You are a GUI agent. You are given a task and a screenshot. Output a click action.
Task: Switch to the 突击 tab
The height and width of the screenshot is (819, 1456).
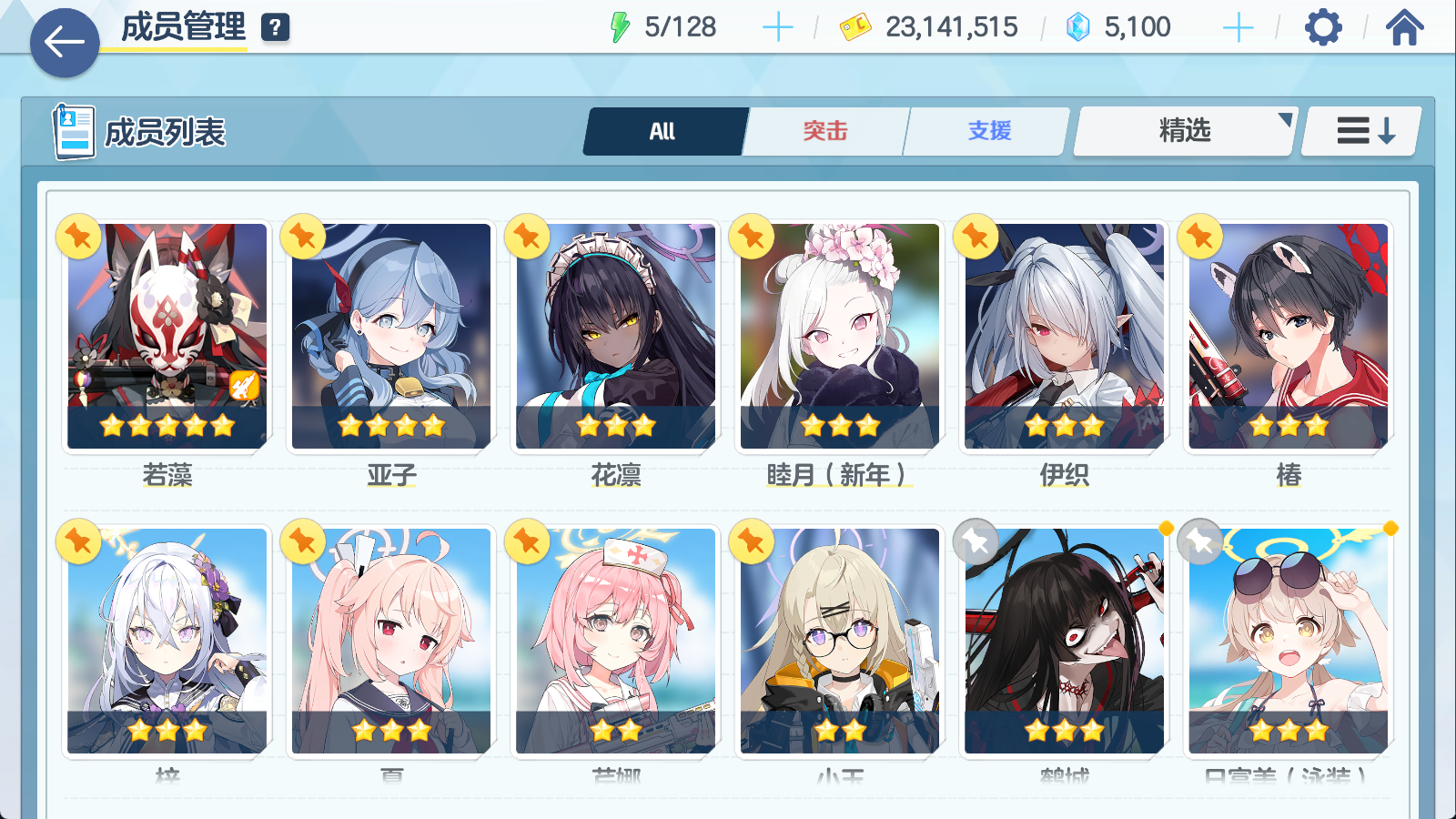pos(824,130)
